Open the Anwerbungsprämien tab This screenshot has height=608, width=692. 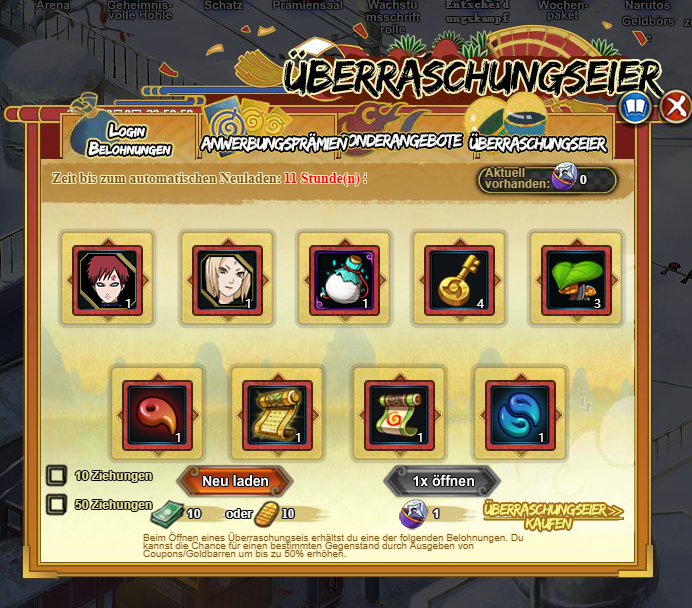[x=273, y=143]
